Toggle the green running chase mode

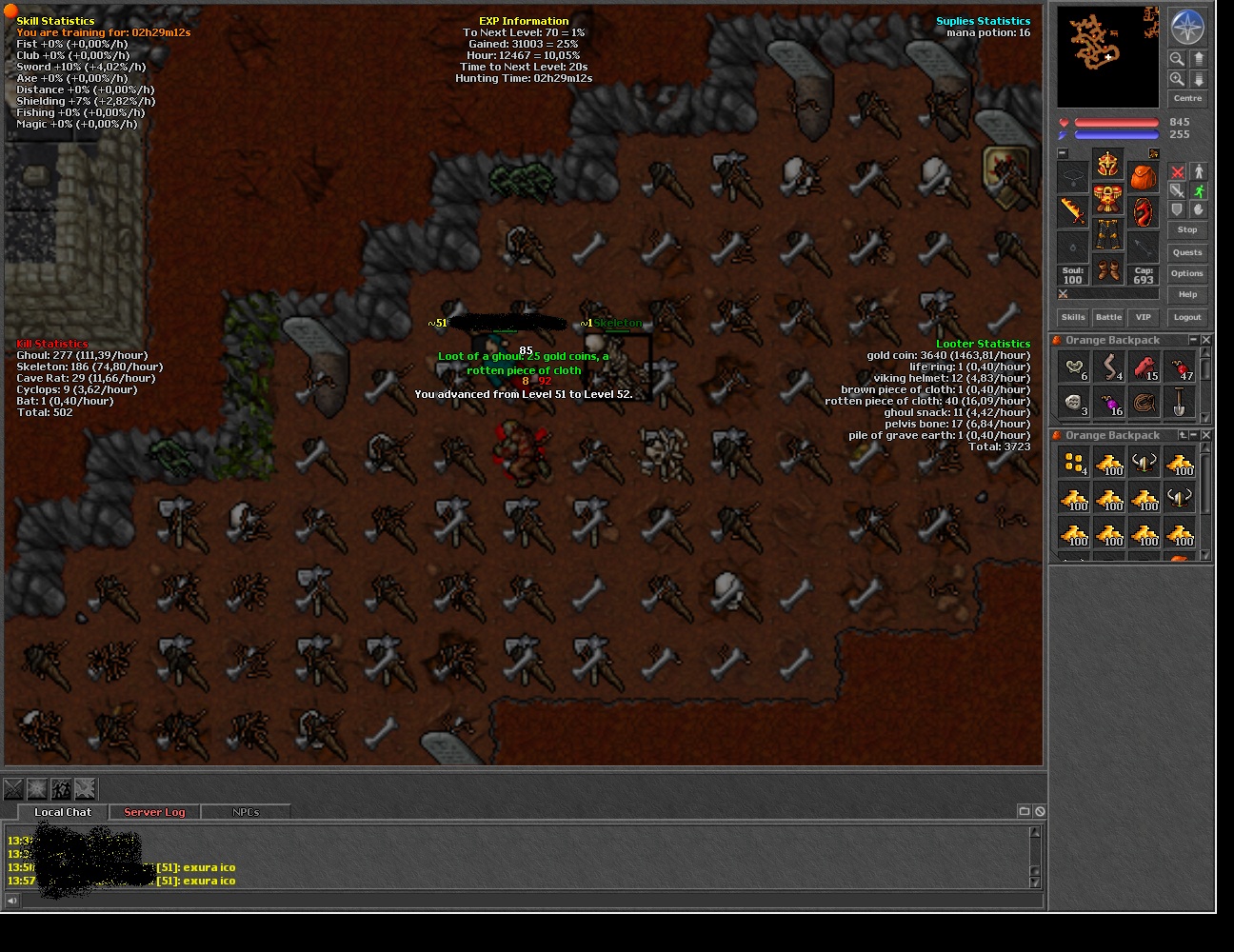point(1198,191)
